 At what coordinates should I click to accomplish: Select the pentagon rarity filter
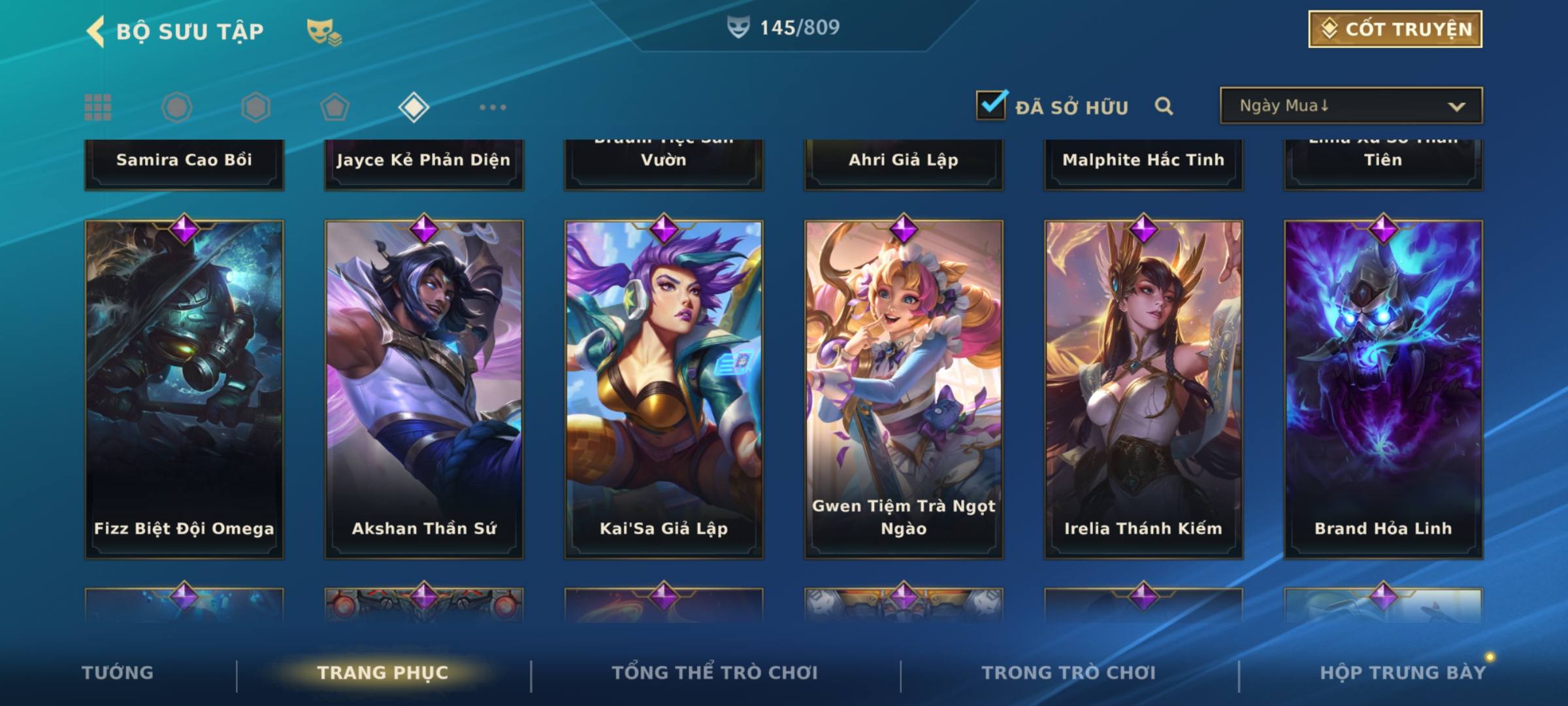point(335,107)
